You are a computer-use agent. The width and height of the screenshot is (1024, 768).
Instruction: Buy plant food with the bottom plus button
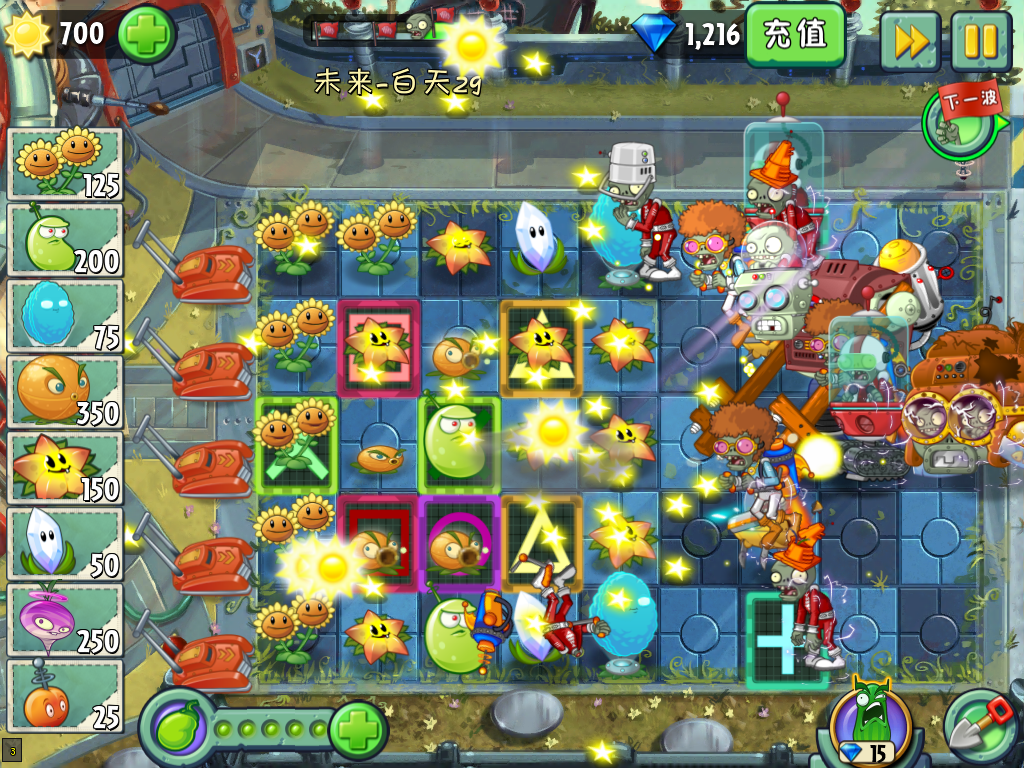pyautogui.click(x=357, y=729)
